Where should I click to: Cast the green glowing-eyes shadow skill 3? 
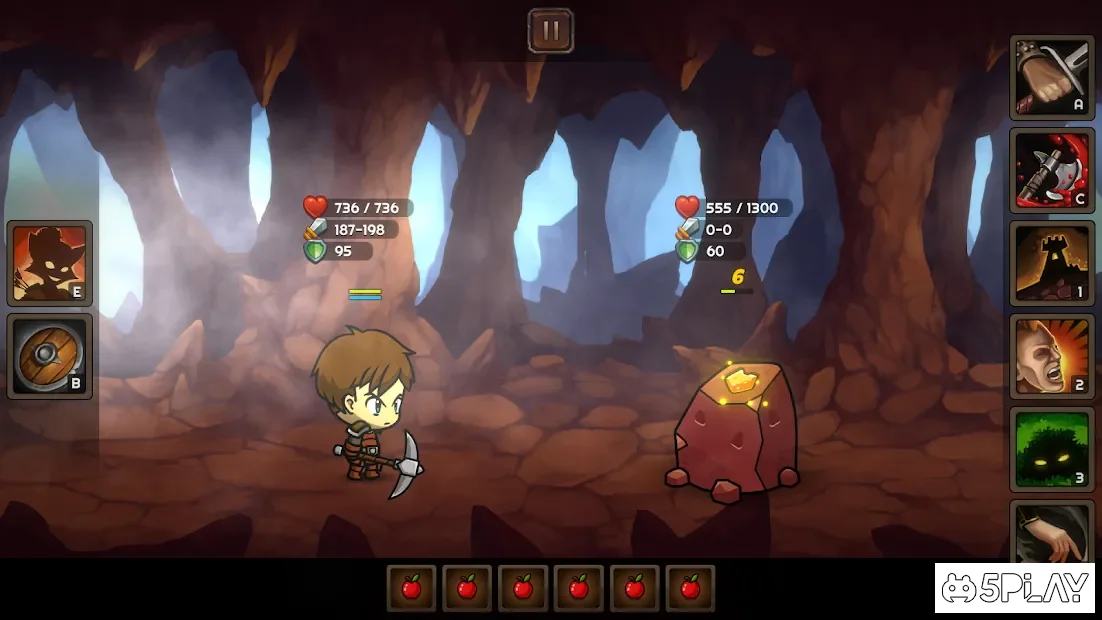coord(1052,449)
